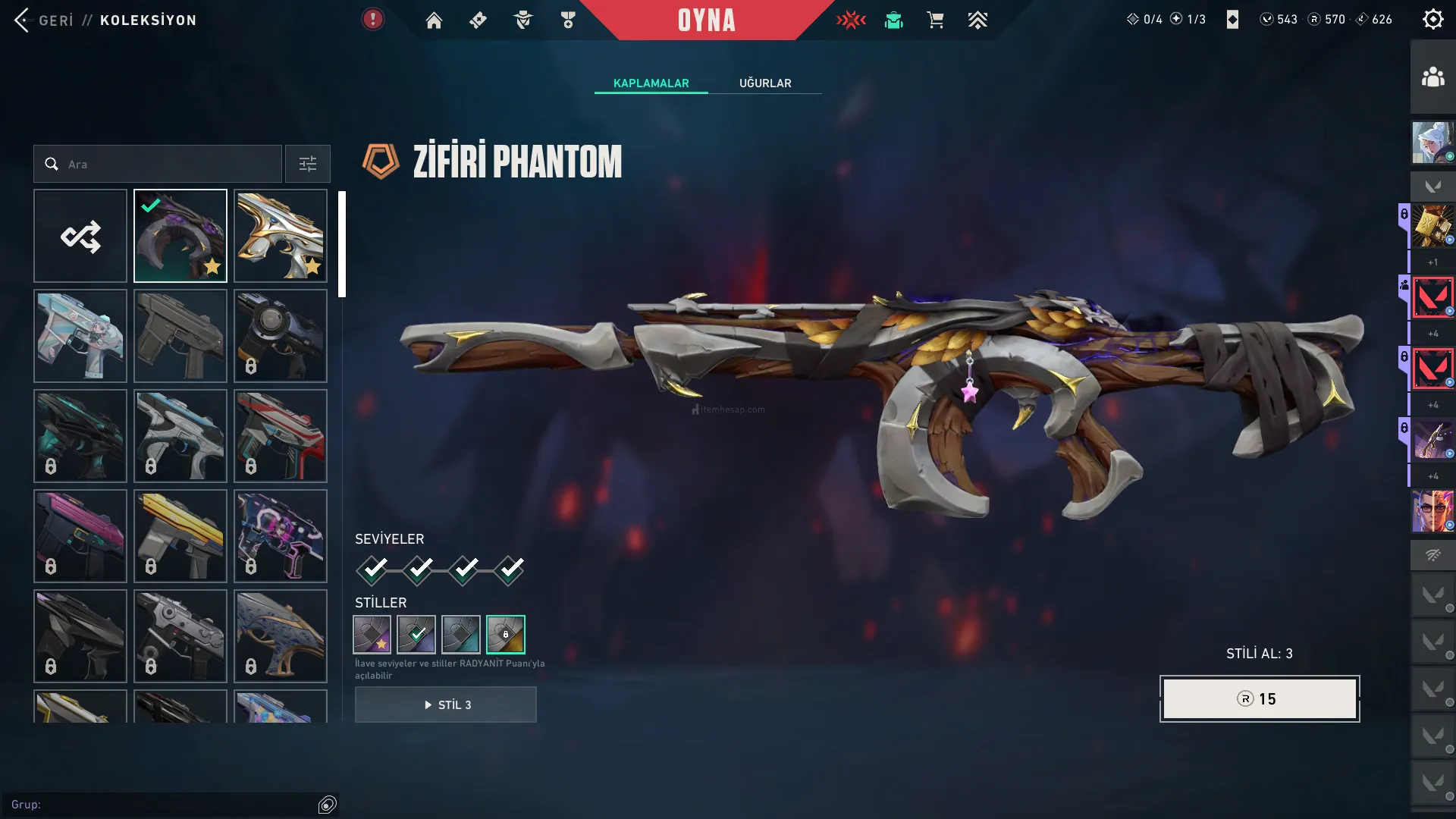Open the skin filter options button
The image size is (1456, 819).
click(307, 164)
